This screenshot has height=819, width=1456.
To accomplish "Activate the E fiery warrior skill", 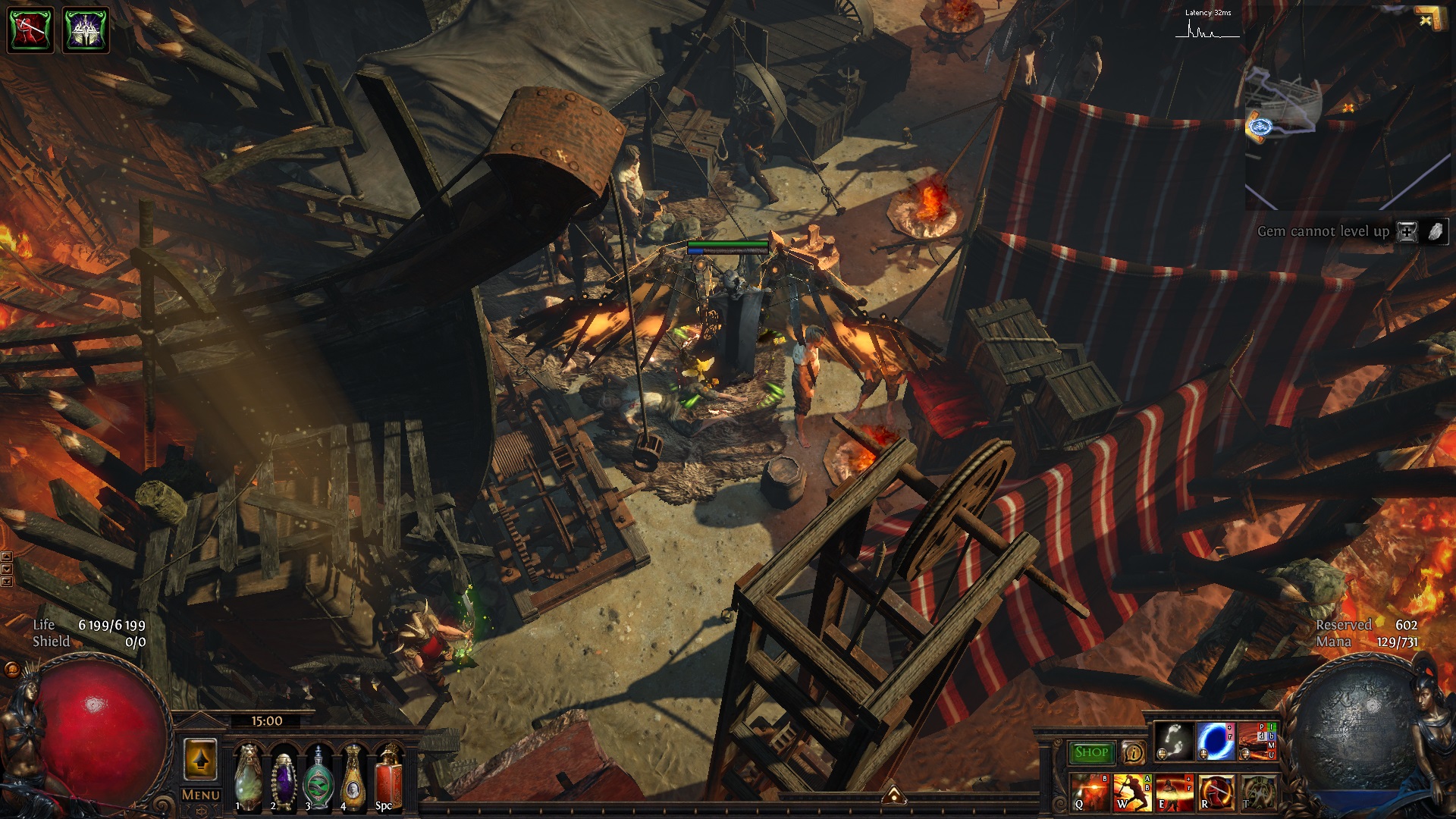I will tap(1174, 792).
